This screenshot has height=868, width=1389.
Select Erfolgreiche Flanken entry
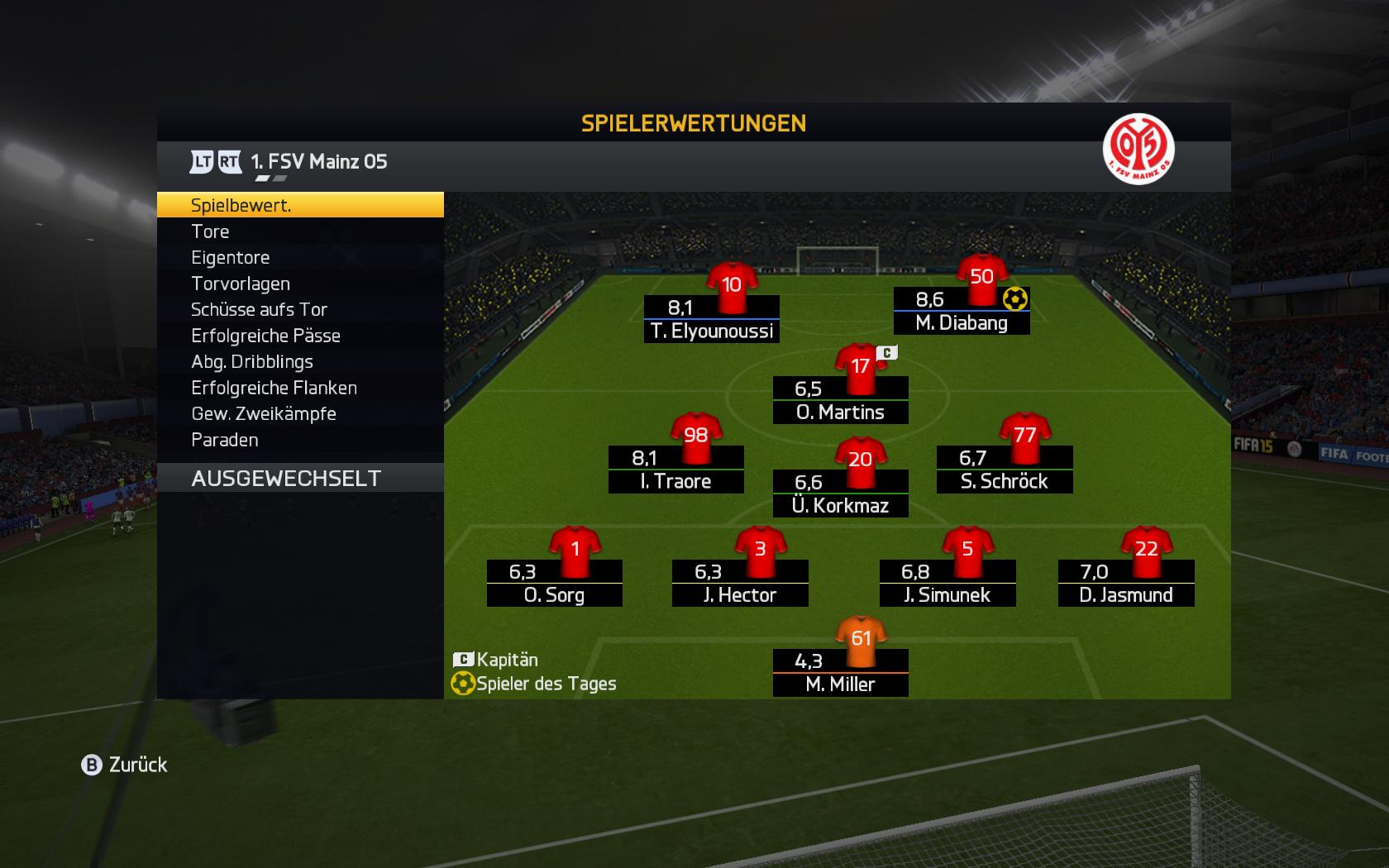point(299,388)
